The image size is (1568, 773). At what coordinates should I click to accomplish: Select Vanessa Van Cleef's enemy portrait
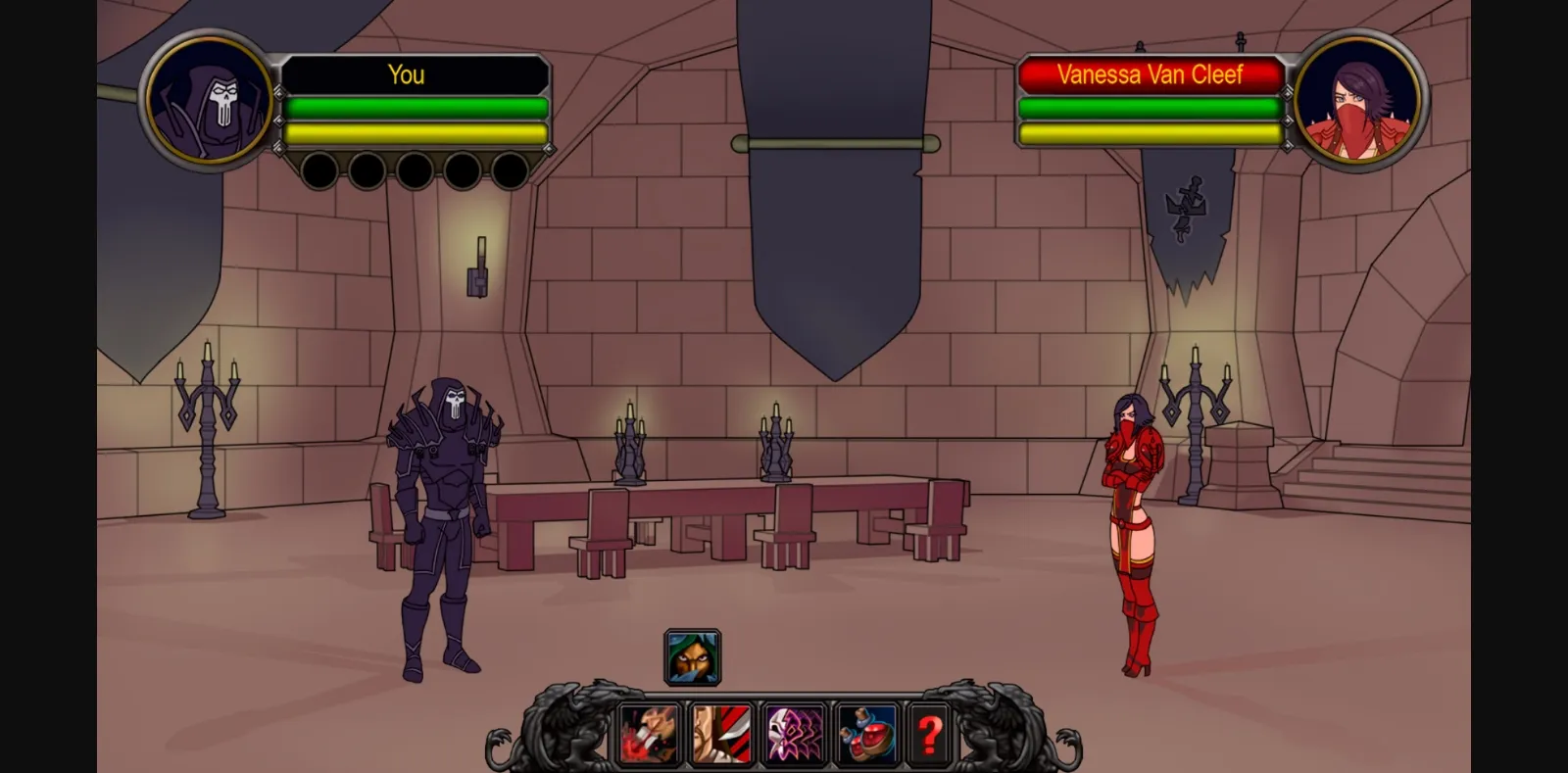pos(1357,101)
